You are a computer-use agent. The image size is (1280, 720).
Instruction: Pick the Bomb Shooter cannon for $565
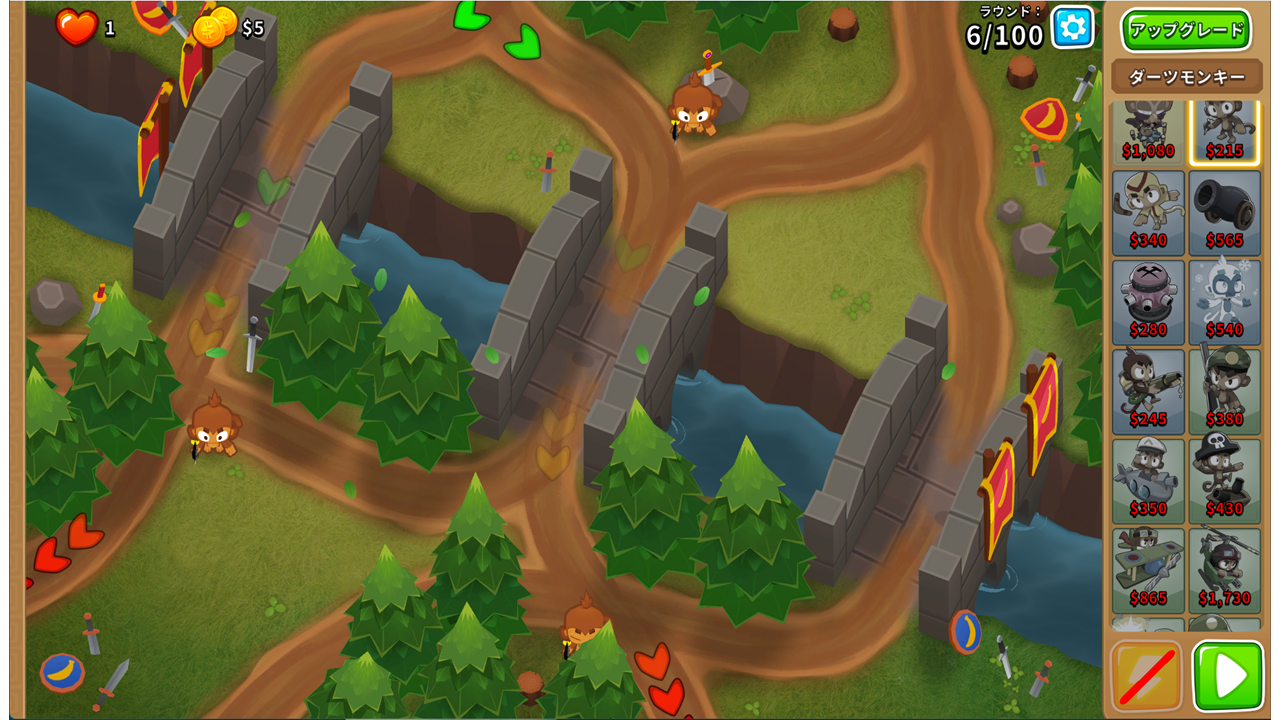click(1224, 213)
